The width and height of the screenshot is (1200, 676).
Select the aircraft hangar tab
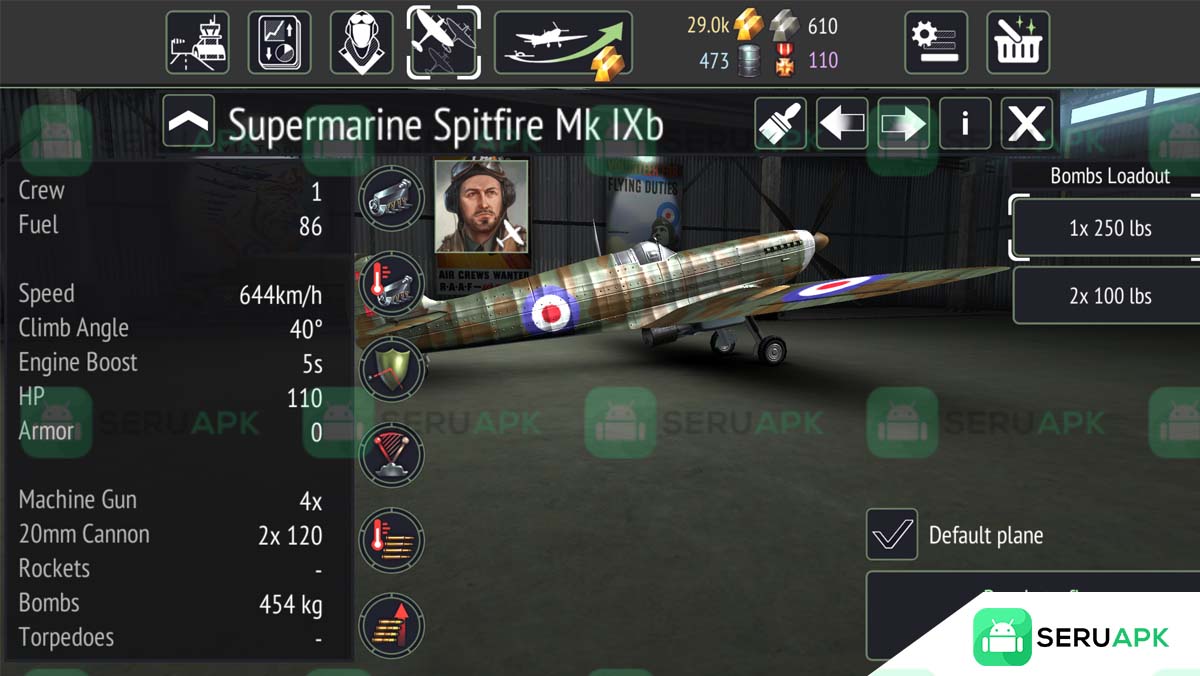tap(443, 42)
